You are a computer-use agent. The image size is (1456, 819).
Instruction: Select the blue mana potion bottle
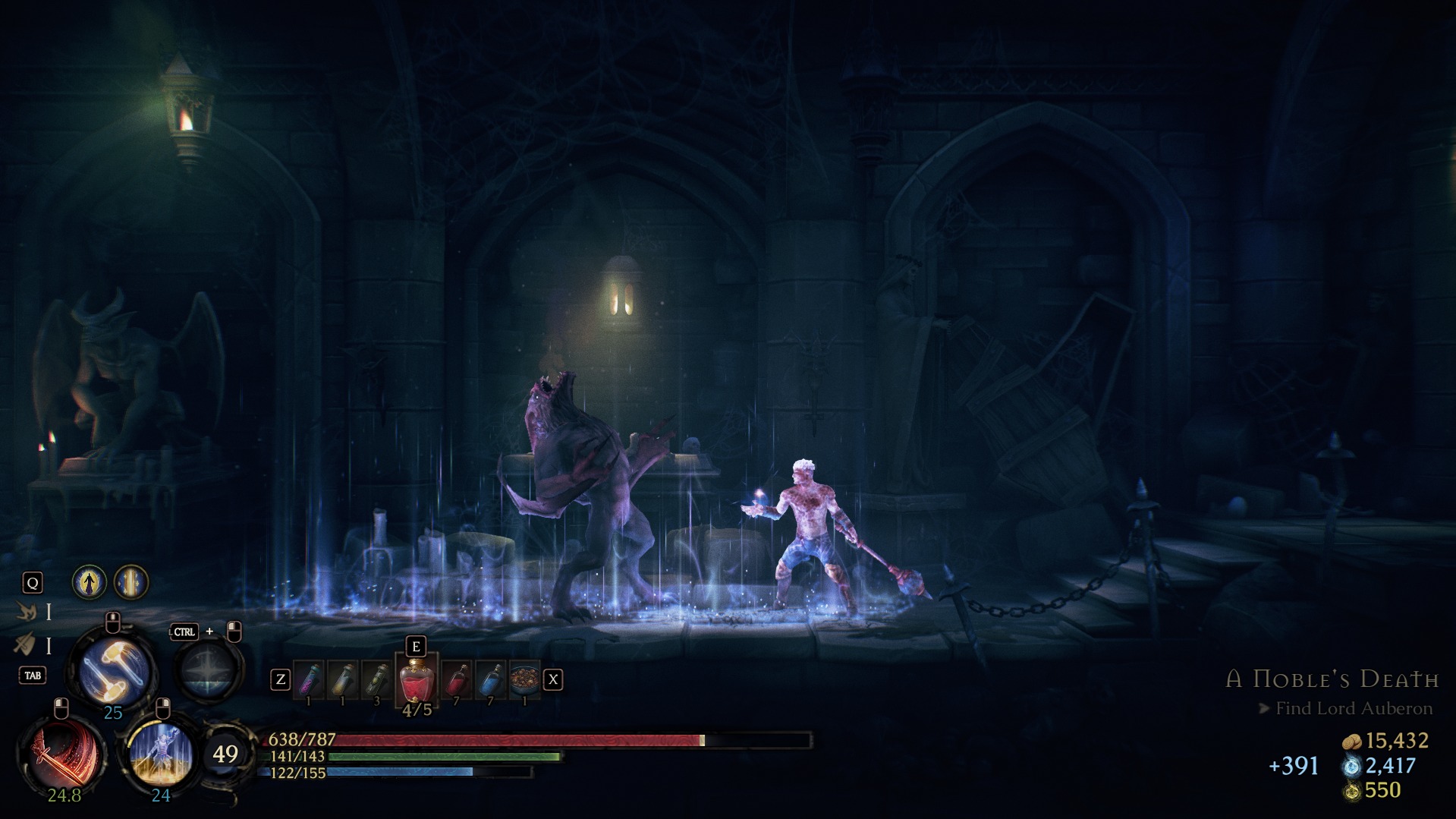pos(490,679)
